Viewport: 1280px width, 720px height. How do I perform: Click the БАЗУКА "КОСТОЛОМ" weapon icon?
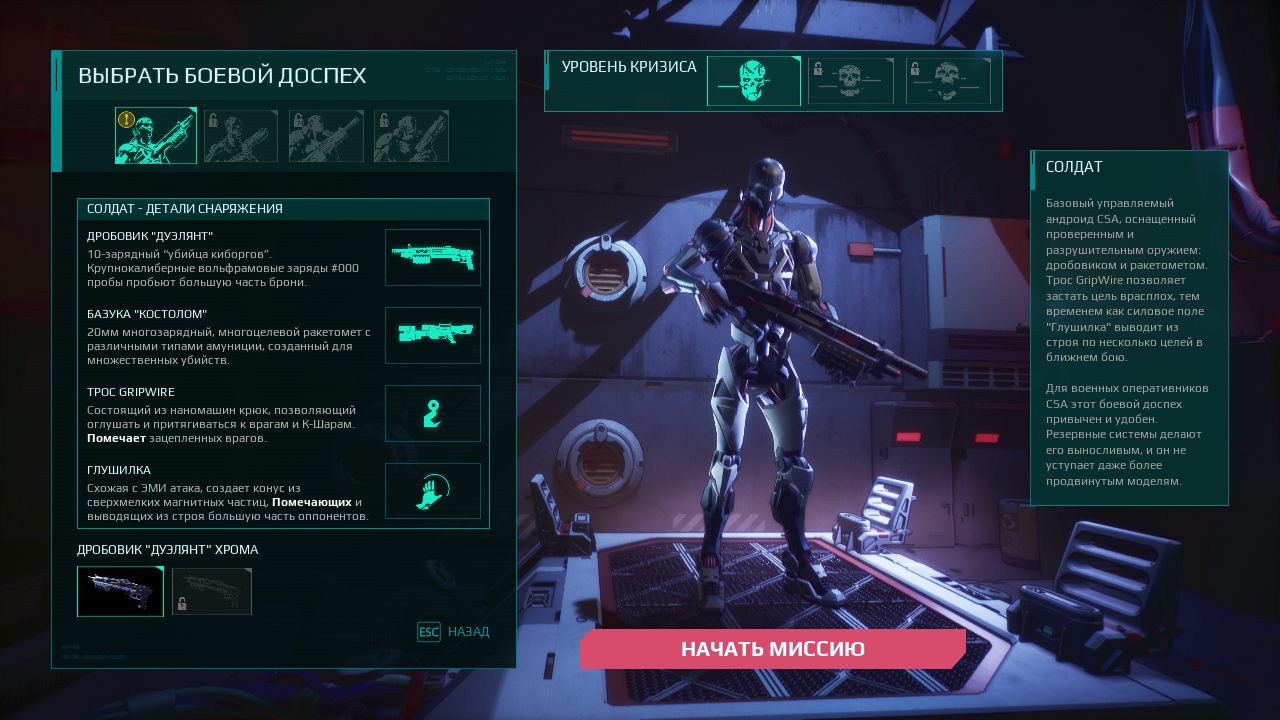(433, 335)
